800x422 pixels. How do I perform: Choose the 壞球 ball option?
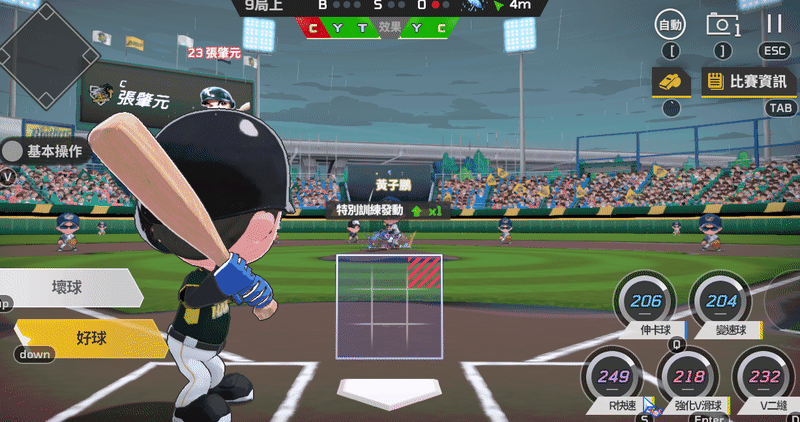point(68,287)
